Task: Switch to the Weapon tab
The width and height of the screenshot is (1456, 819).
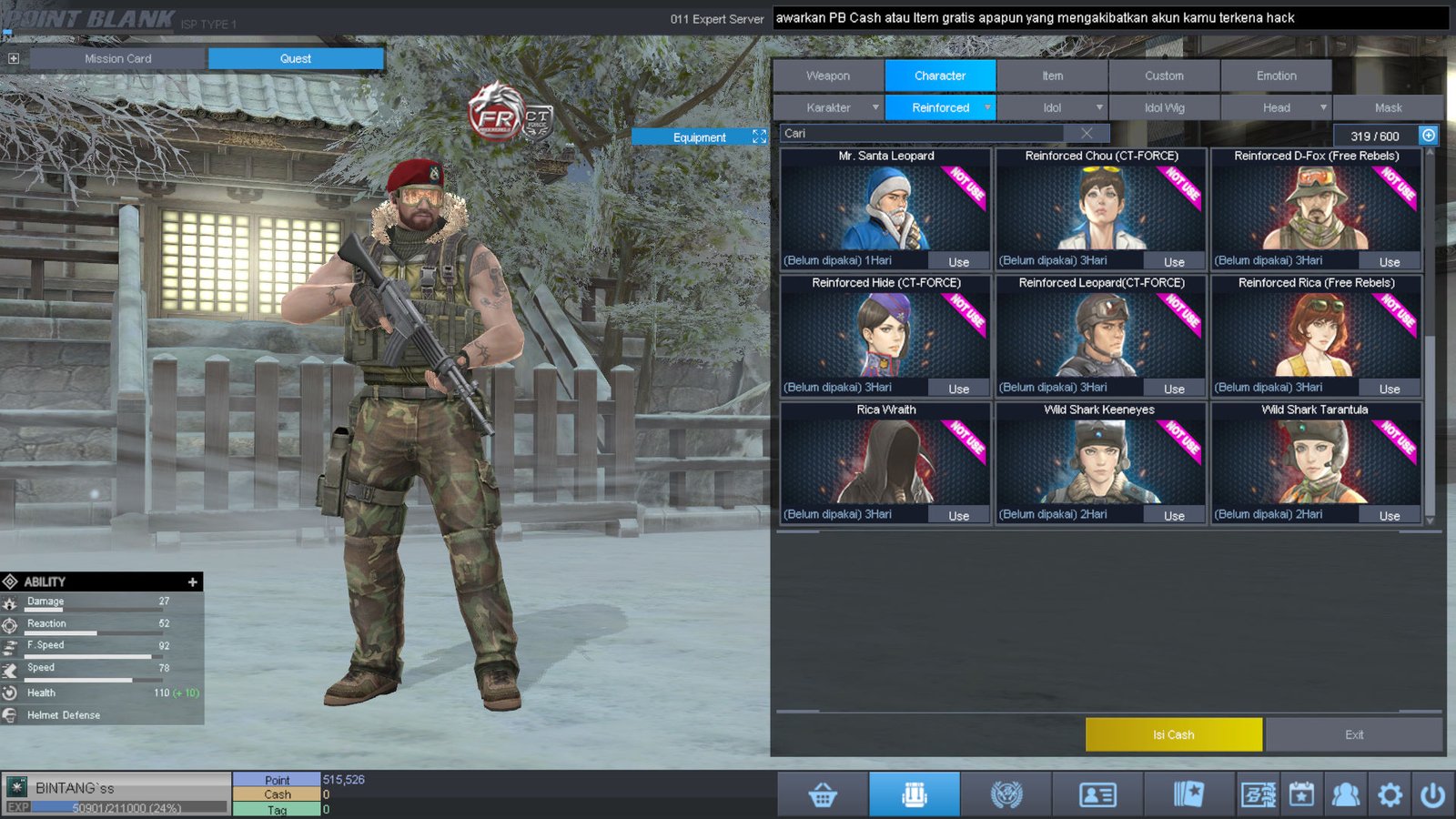Action: (827, 76)
